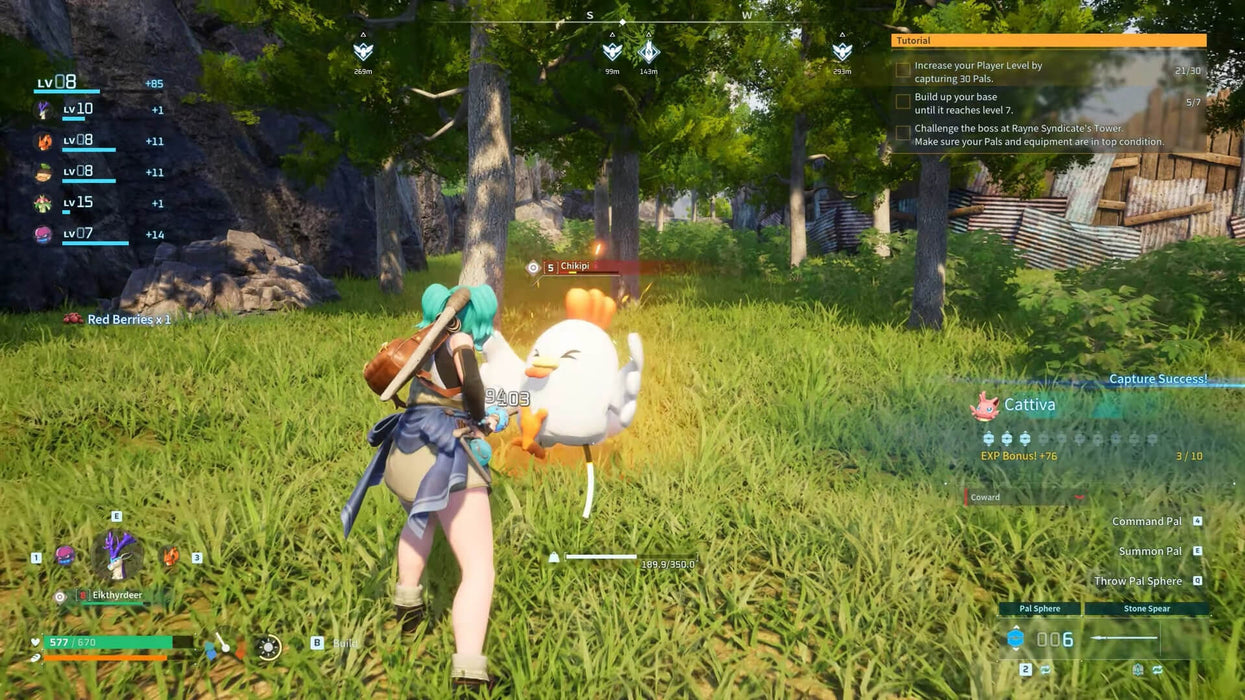
Task: Click the sun time-of-day dial icon
Action: [x=267, y=647]
